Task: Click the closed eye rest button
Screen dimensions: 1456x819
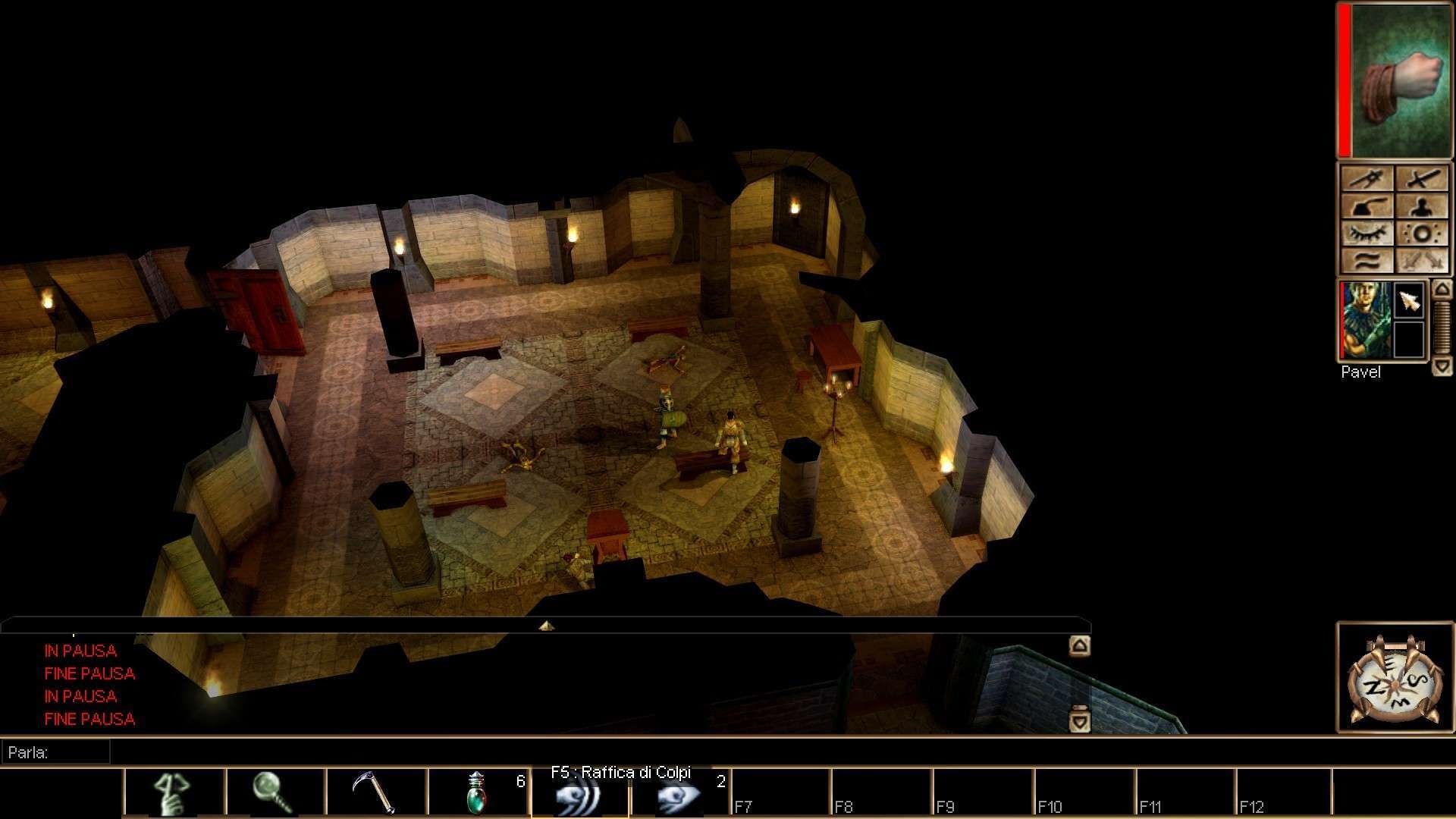Action: (1367, 234)
